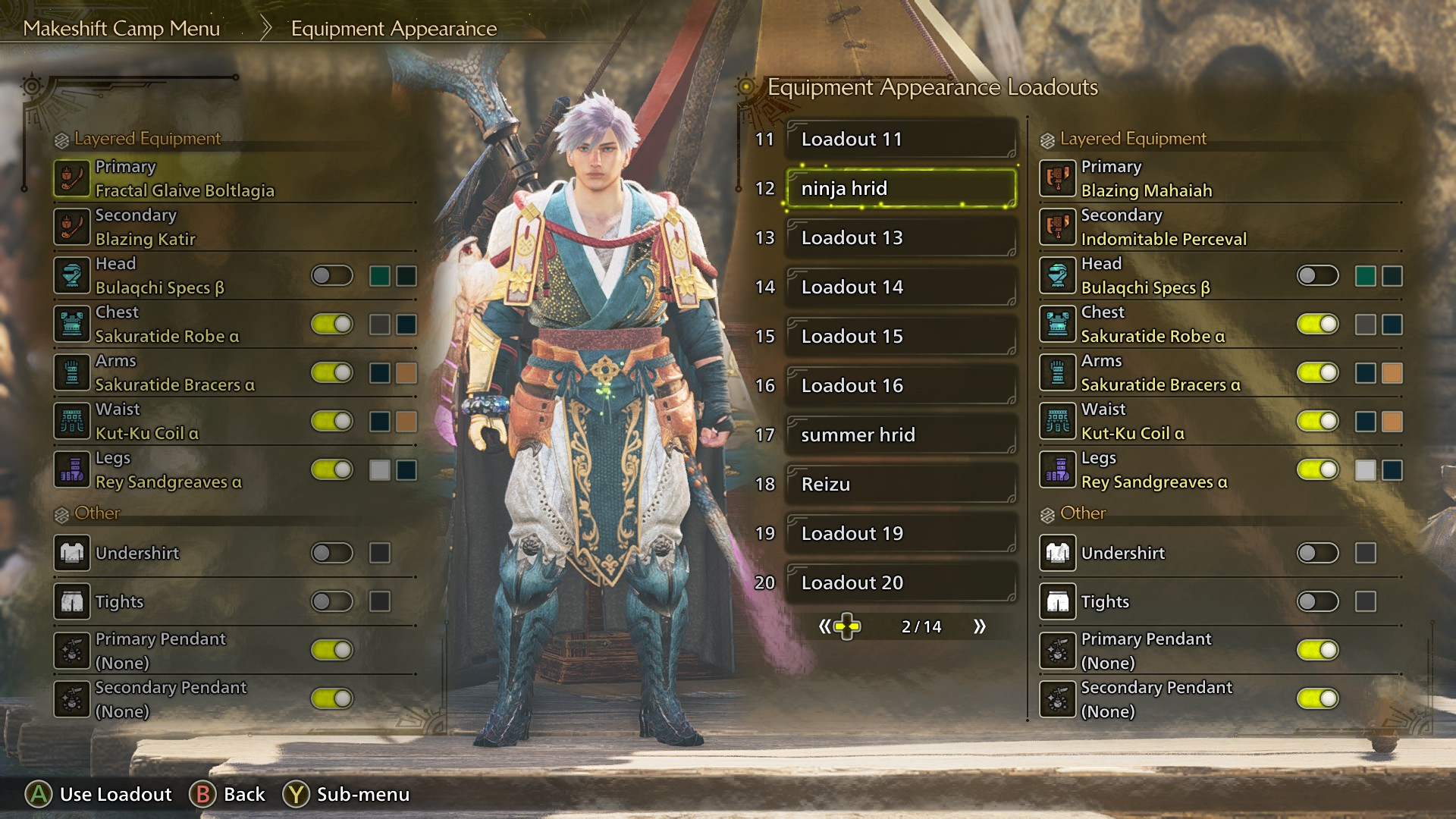
Task: Open the Fractal Glaive Boltlagia primary weapon slot
Action: click(184, 179)
